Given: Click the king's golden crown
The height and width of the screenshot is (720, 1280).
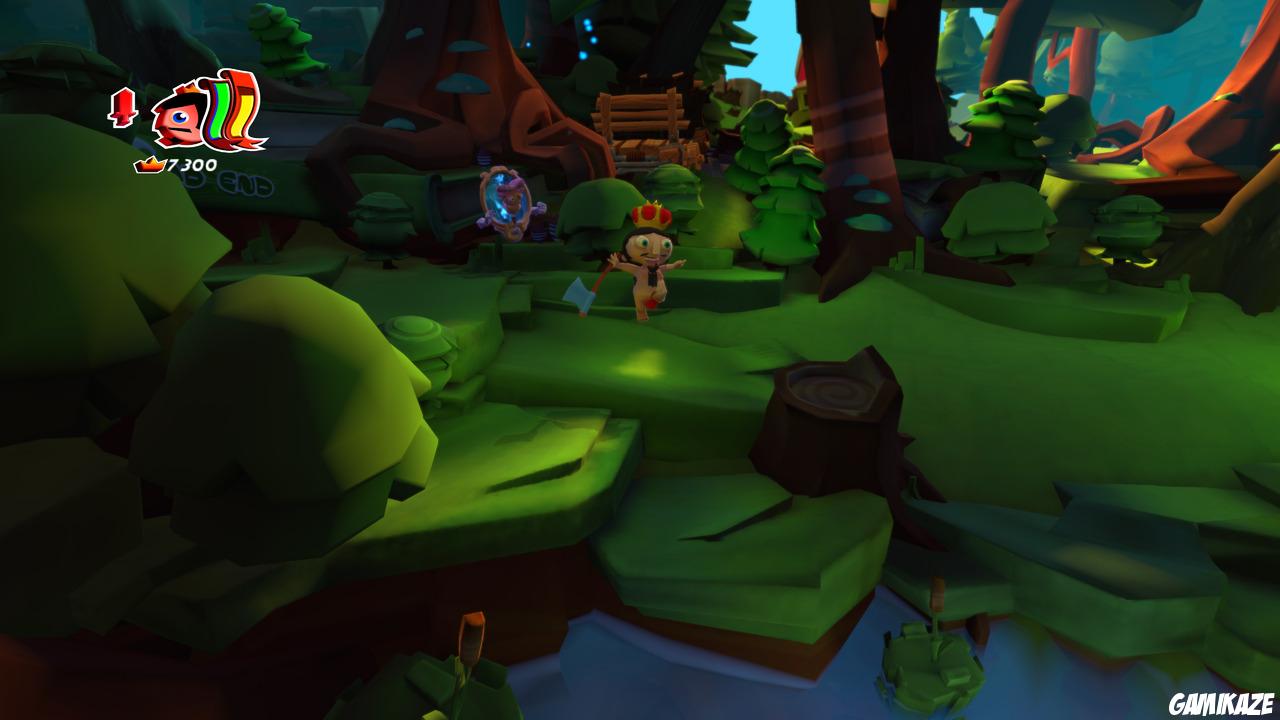Looking at the screenshot, I should (651, 213).
